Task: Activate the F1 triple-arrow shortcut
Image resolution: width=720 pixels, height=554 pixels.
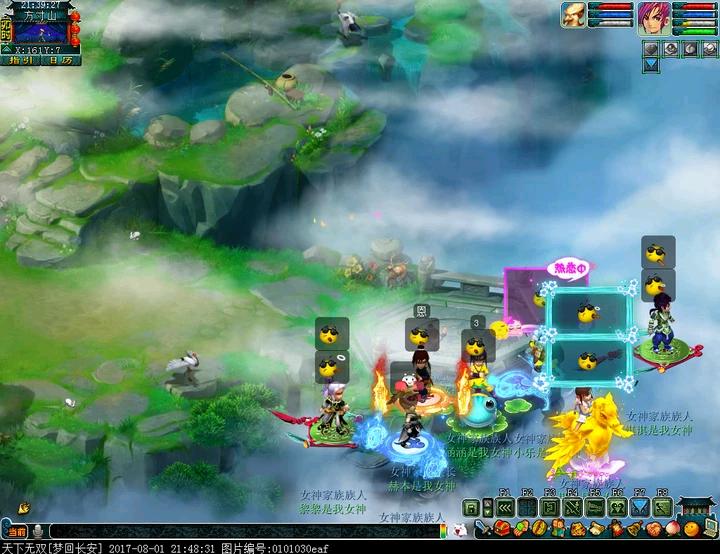Action: pos(505,507)
